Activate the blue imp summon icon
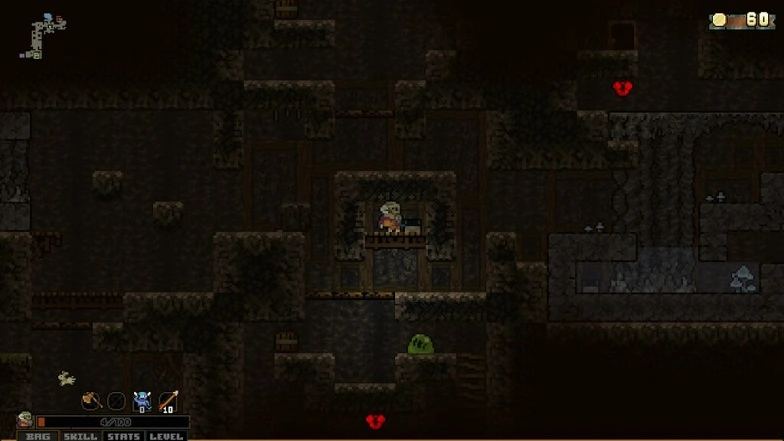The width and height of the screenshot is (784, 441). click(142, 401)
